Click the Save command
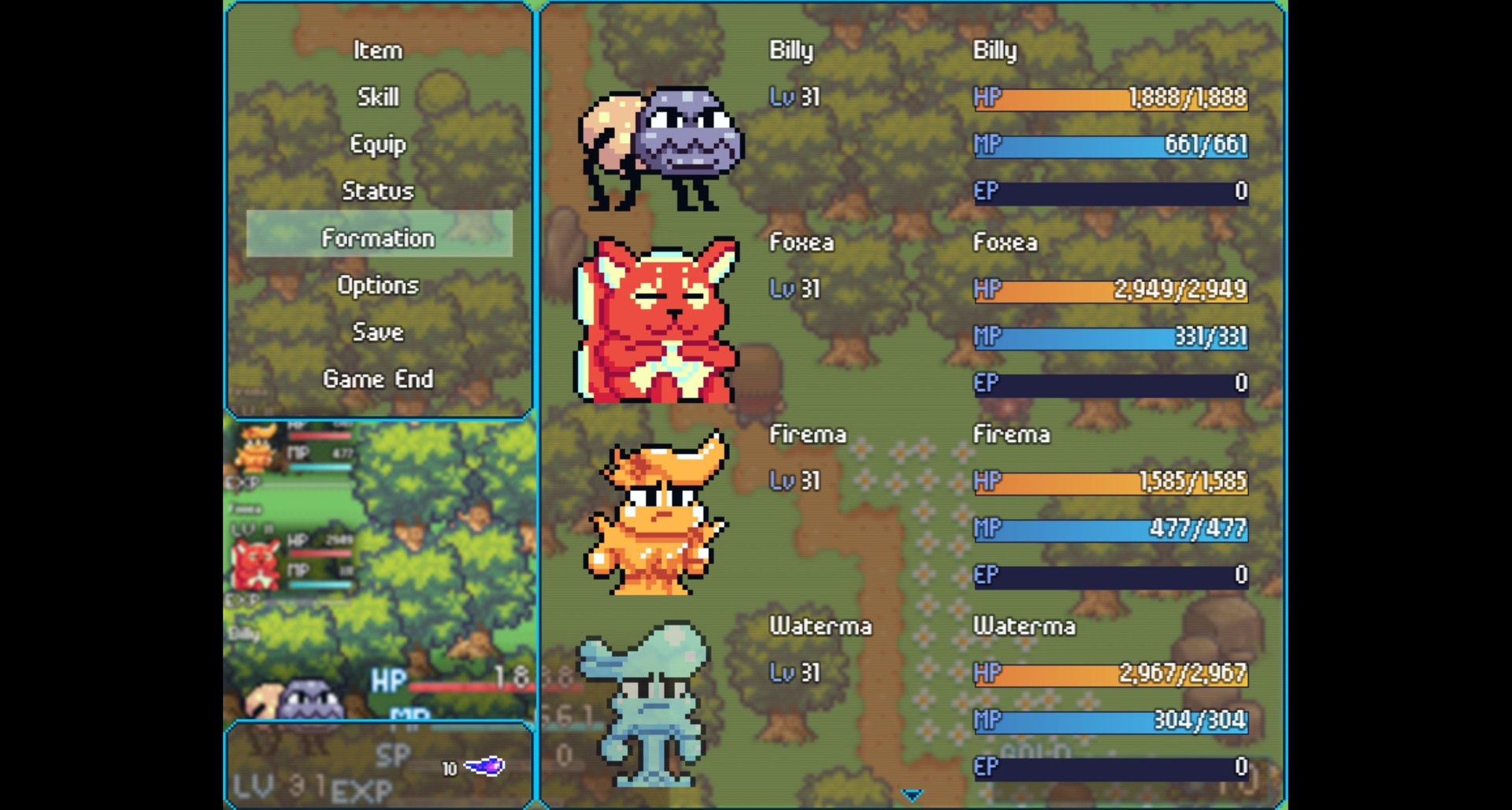Viewport: 1512px width, 810px height. coord(378,332)
